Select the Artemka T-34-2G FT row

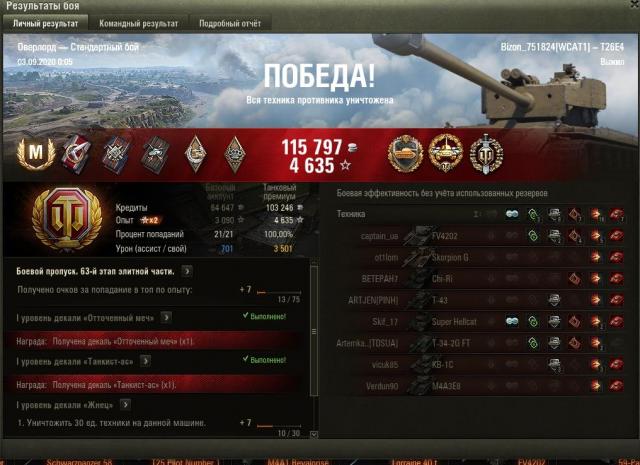tap(480, 343)
